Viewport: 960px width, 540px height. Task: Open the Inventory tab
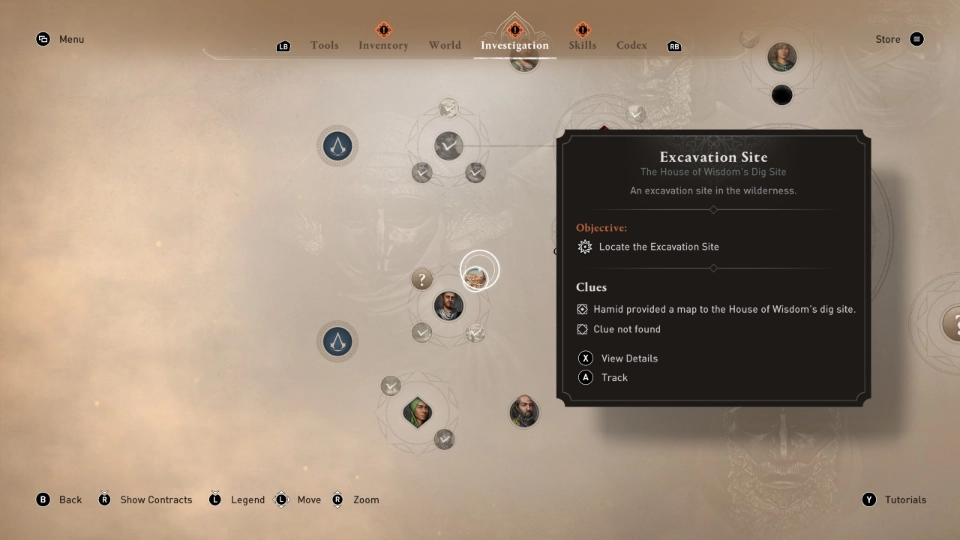[x=383, y=45]
